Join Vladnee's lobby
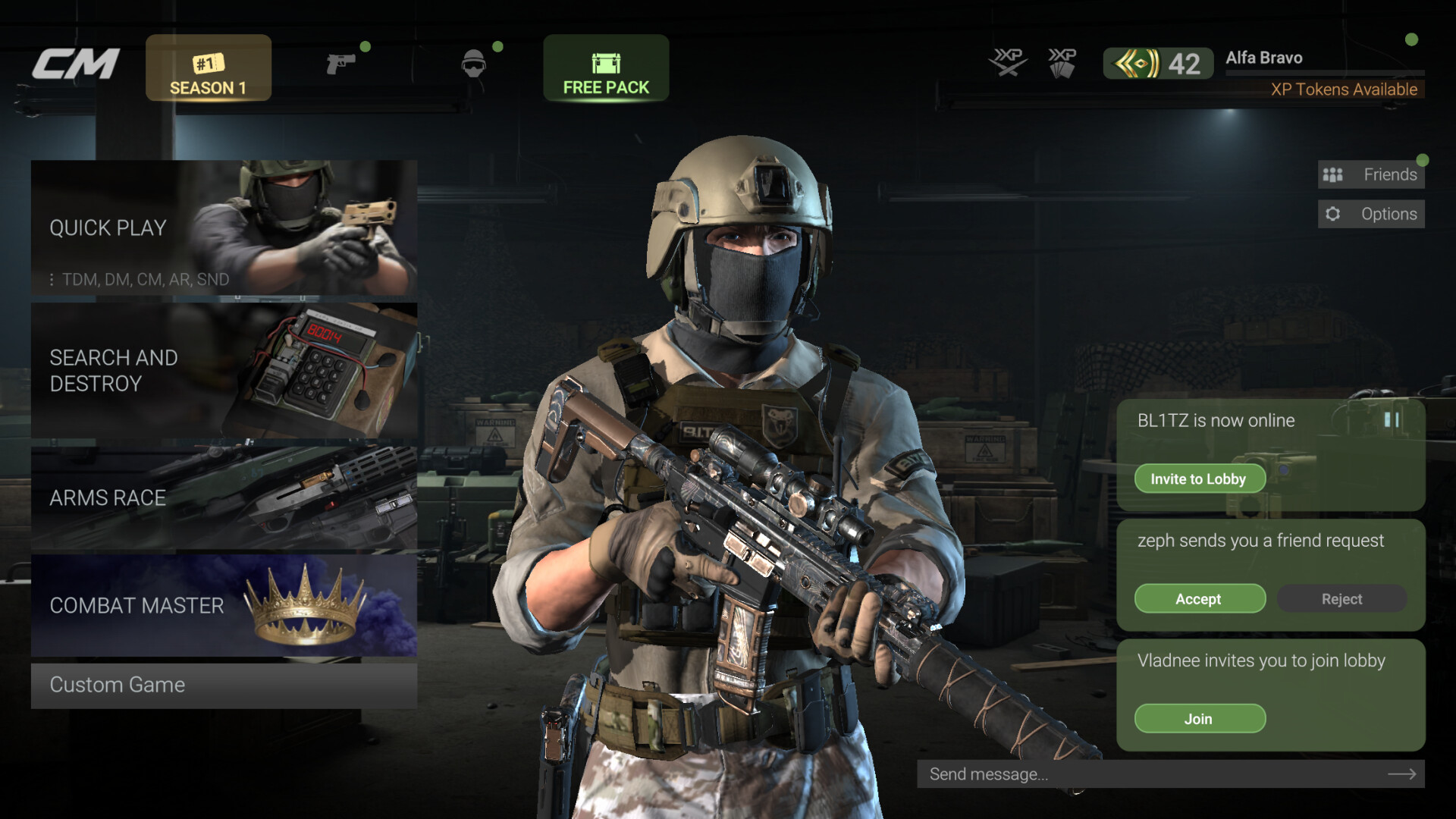This screenshot has height=819, width=1456. [1200, 718]
